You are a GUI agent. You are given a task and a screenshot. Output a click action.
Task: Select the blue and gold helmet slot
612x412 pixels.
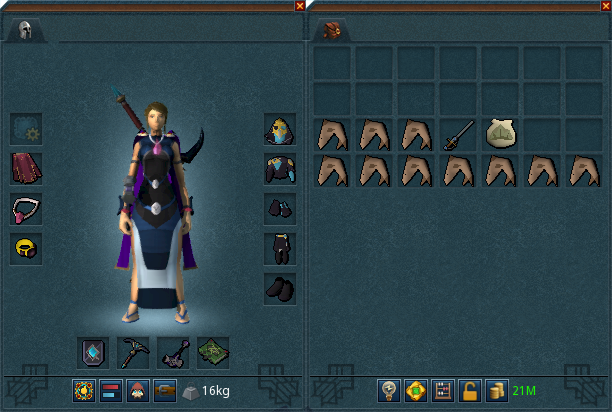coord(279,129)
